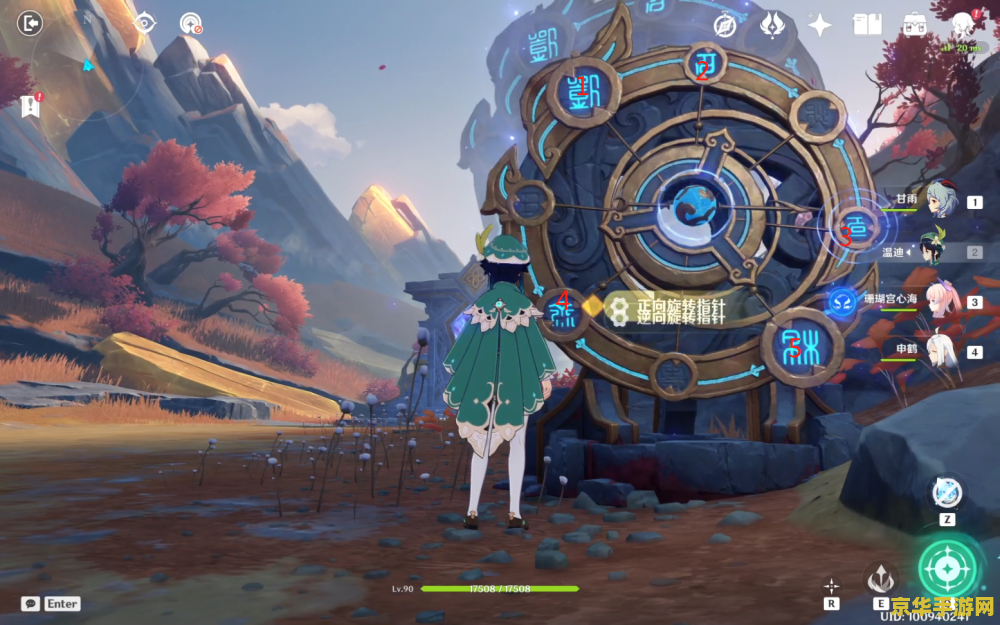The height and width of the screenshot is (625, 1000).
Task: Switch to party member 申鹤
Action: point(940,352)
